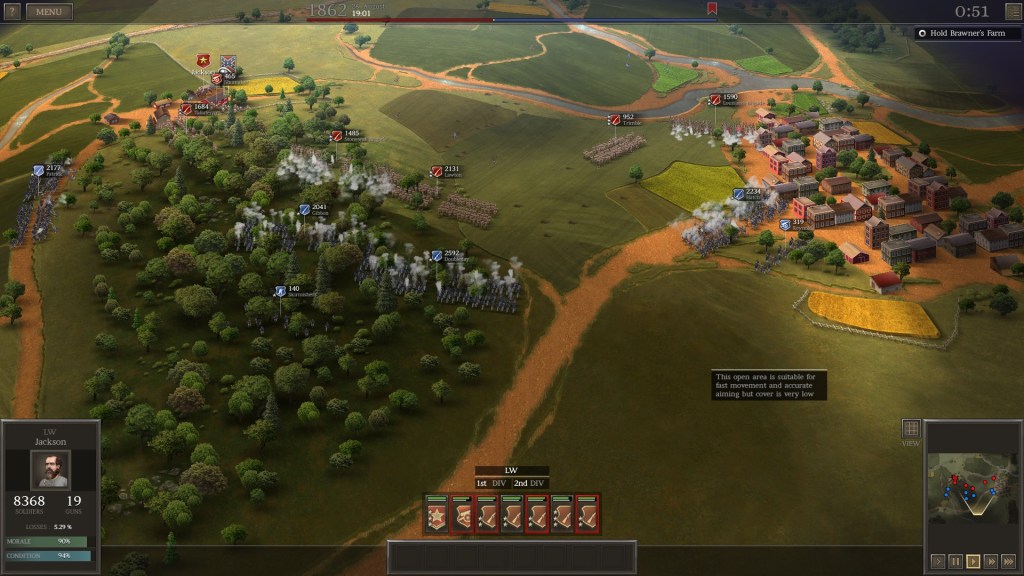Image resolution: width=1024 pixels, height=576 pixels.
Task: Open the MENU button
Action: pos(48,12)
